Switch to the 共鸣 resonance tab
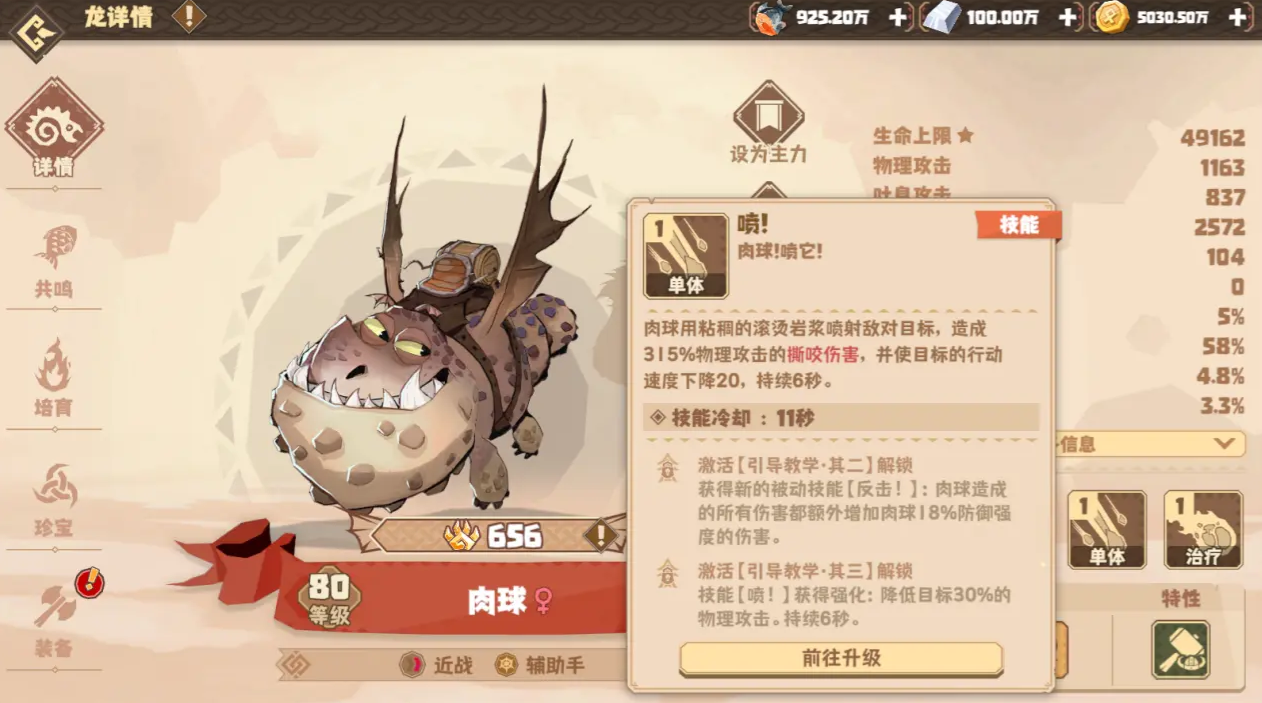 point(54,262)
